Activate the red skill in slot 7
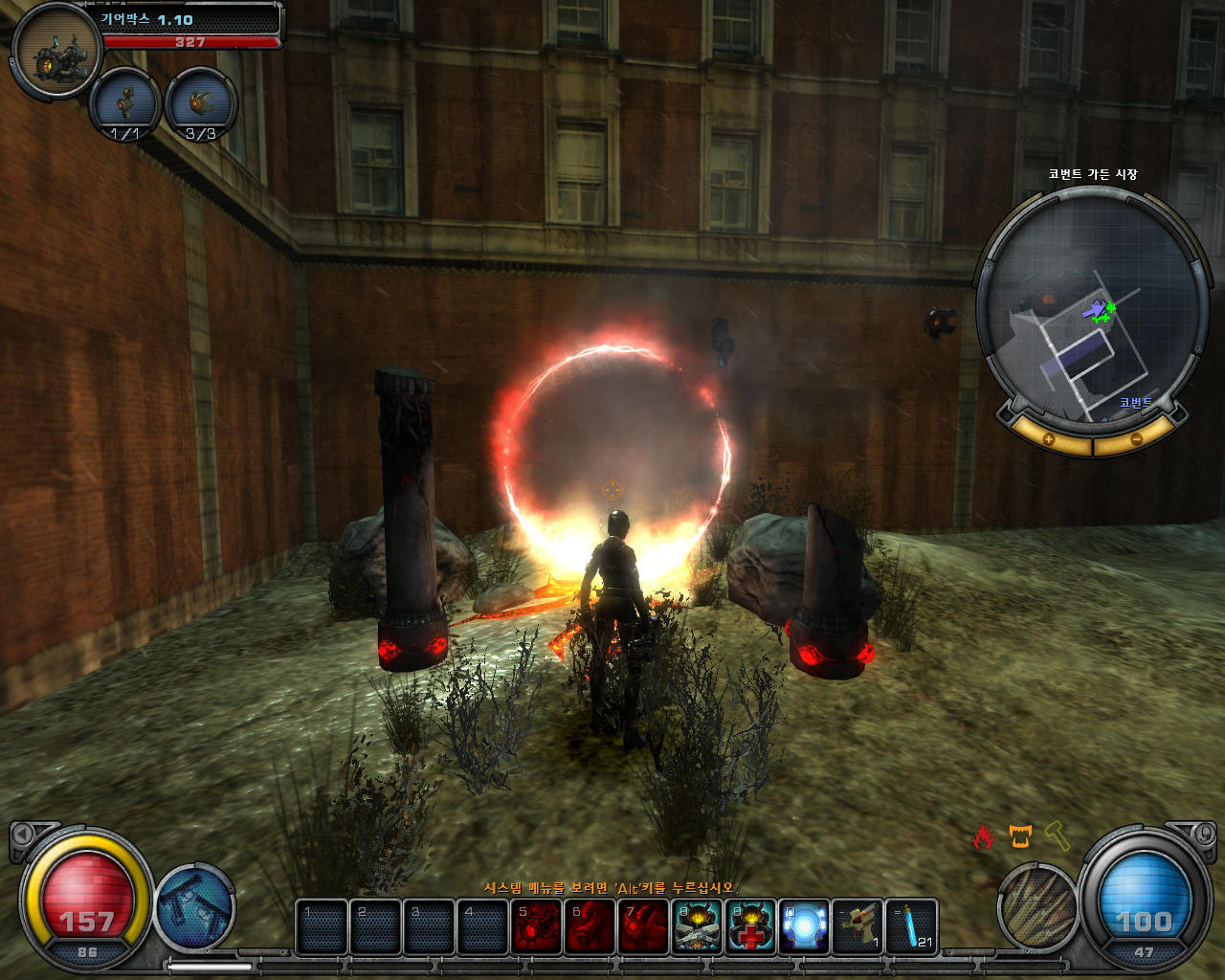The width and height of the screenshot is (1225, 980). pyautogui.click(x=643, y=926)
